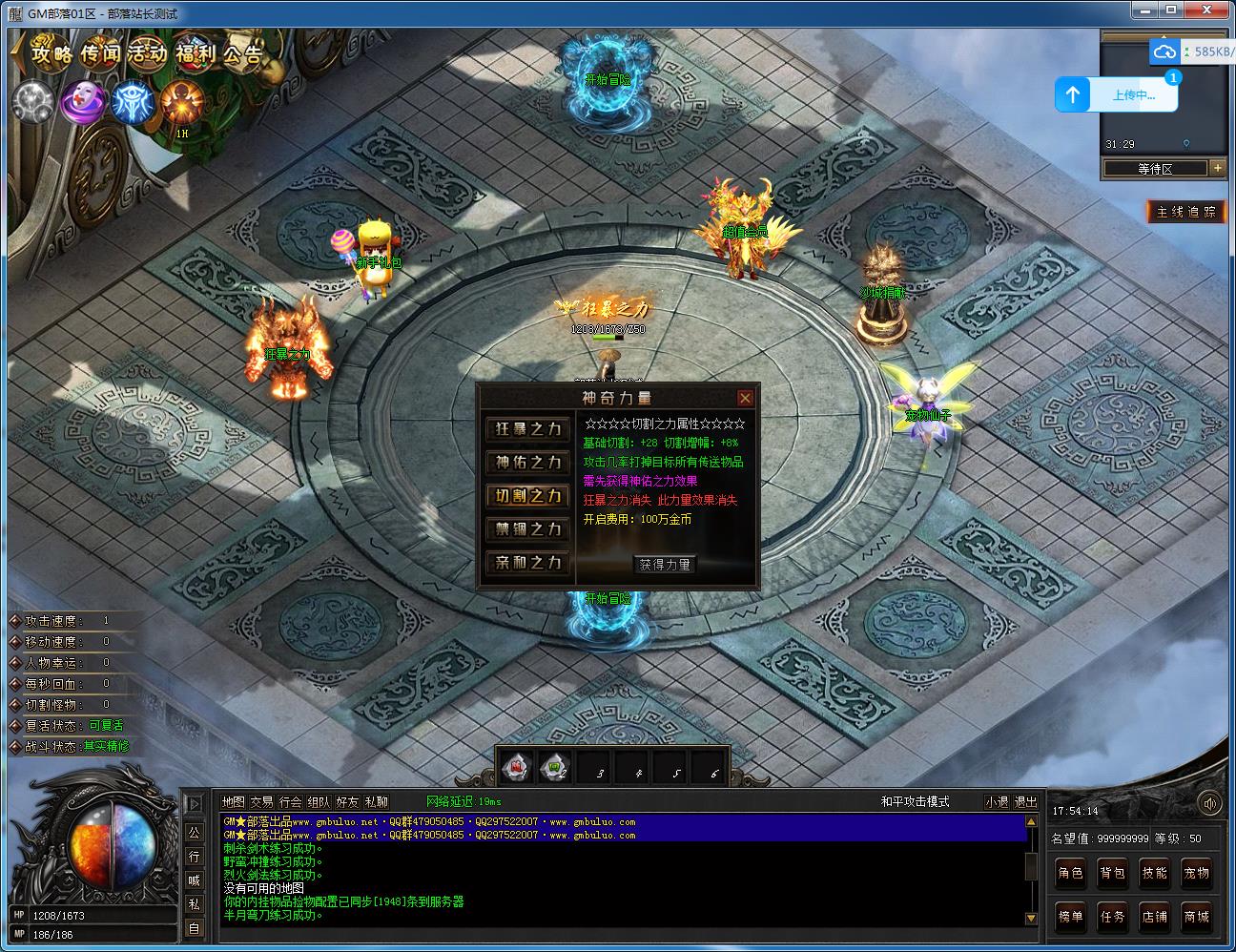The height and width of the screenshot is (952, 1236).
Task: Choose the 神佑之力 power option
Action: pyautogui.click(x=528, y=463)
